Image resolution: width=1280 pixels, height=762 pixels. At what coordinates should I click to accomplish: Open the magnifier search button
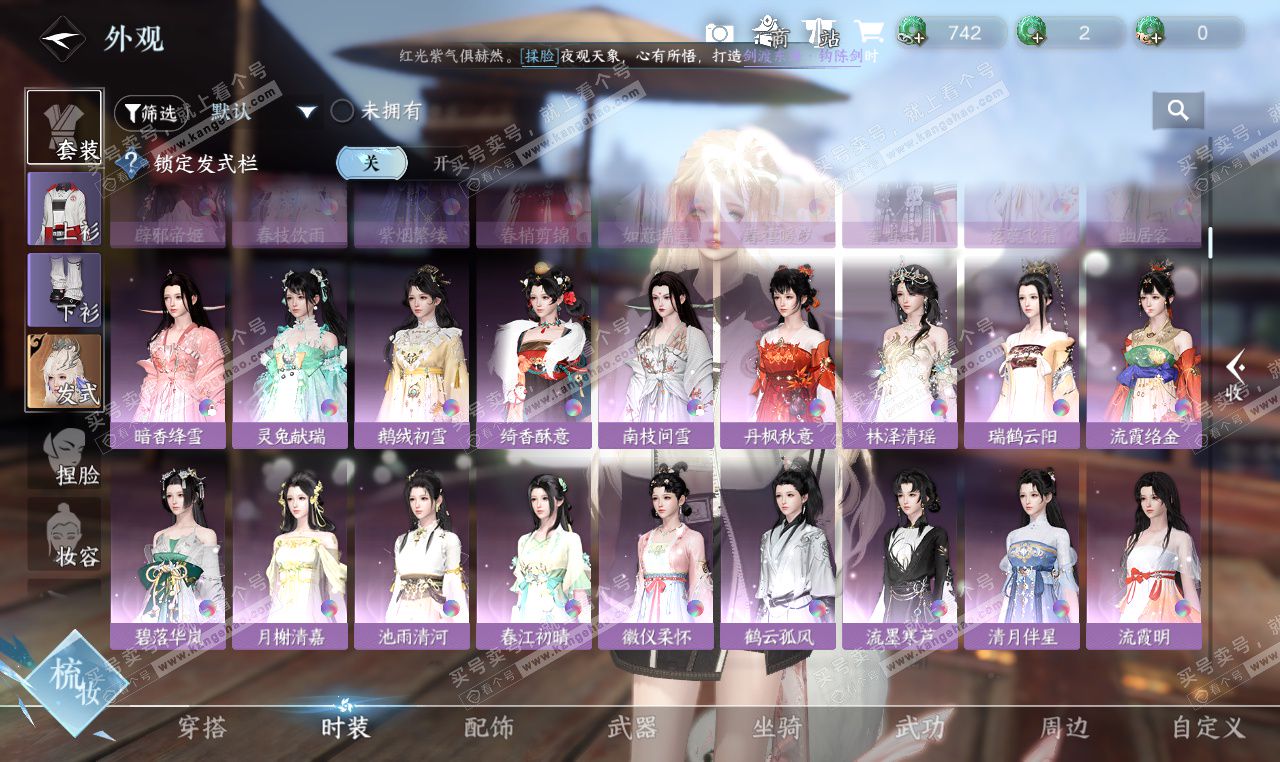point(1178,111)
